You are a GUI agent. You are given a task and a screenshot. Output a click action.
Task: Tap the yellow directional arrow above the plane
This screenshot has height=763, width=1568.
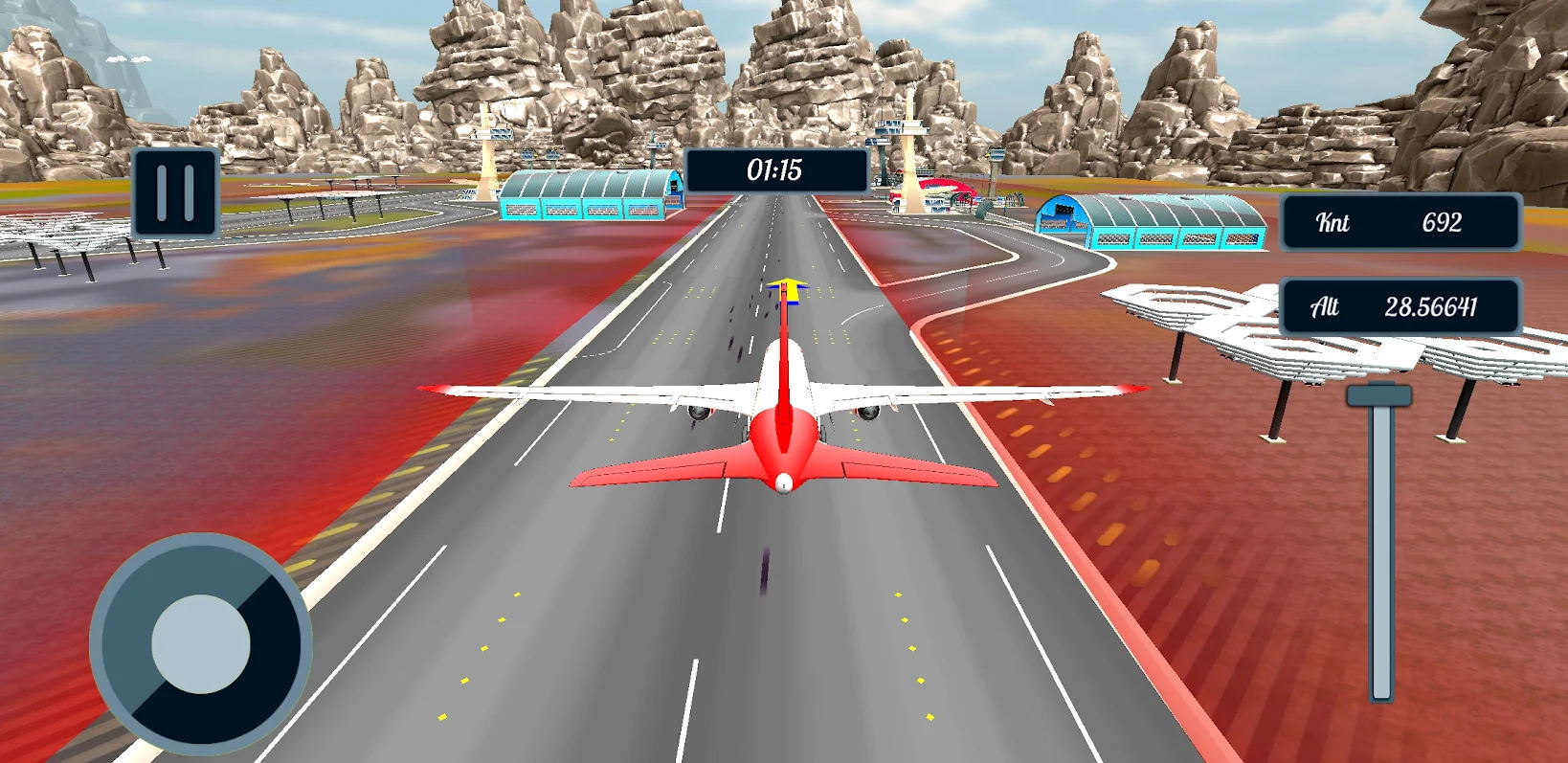tap(787, 290)
